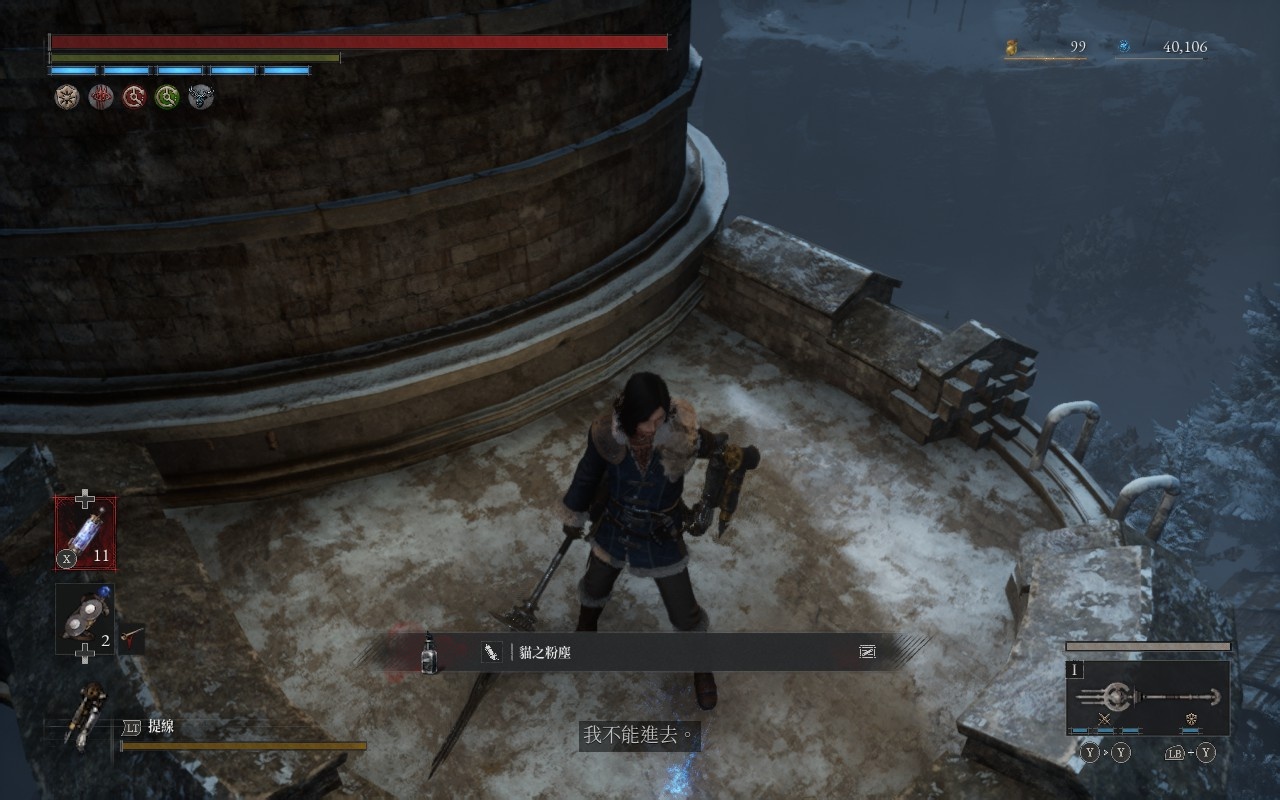Image resolution: width=1280 pixels, height=800 pixels.
Task: Select the equipped weapon panel marked I
Action: point(1148,697)
